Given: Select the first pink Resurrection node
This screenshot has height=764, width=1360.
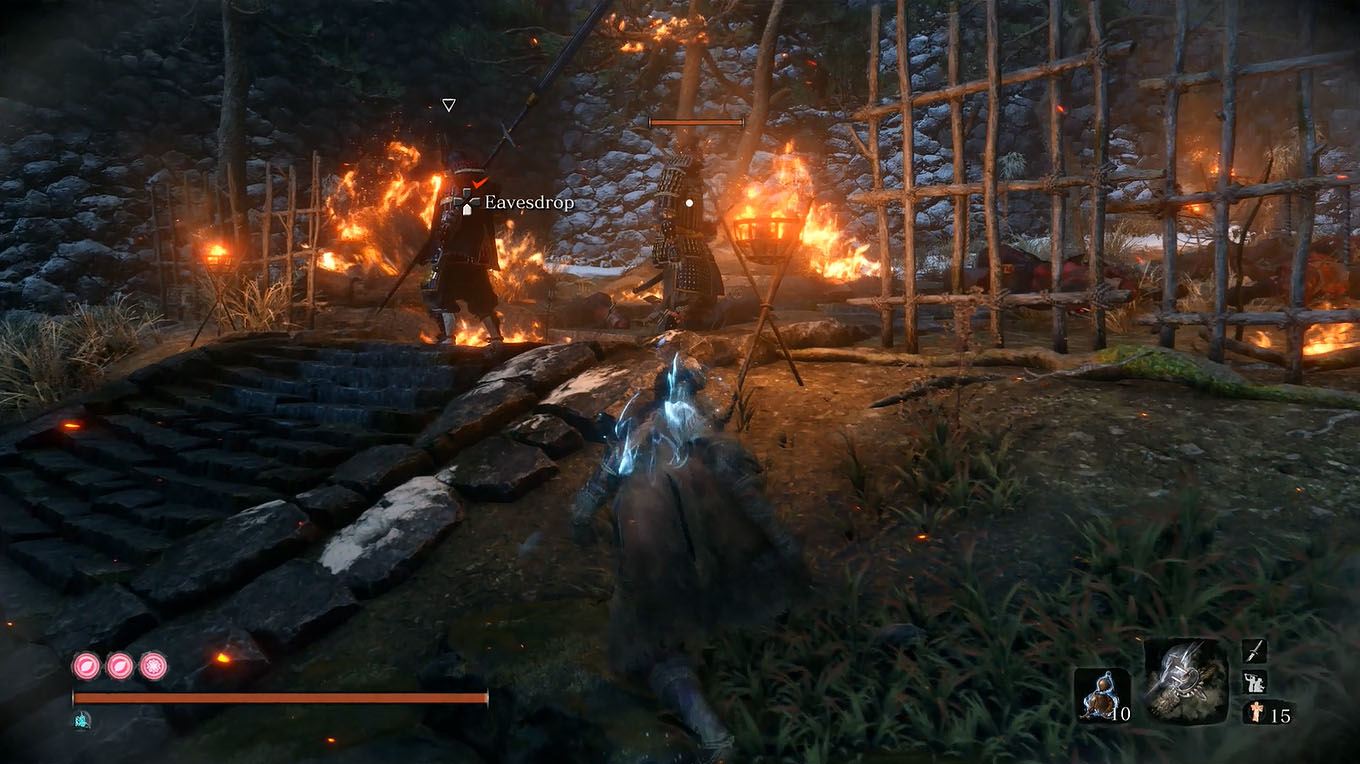Looking at the screenshot, I should tap(86, 666).
